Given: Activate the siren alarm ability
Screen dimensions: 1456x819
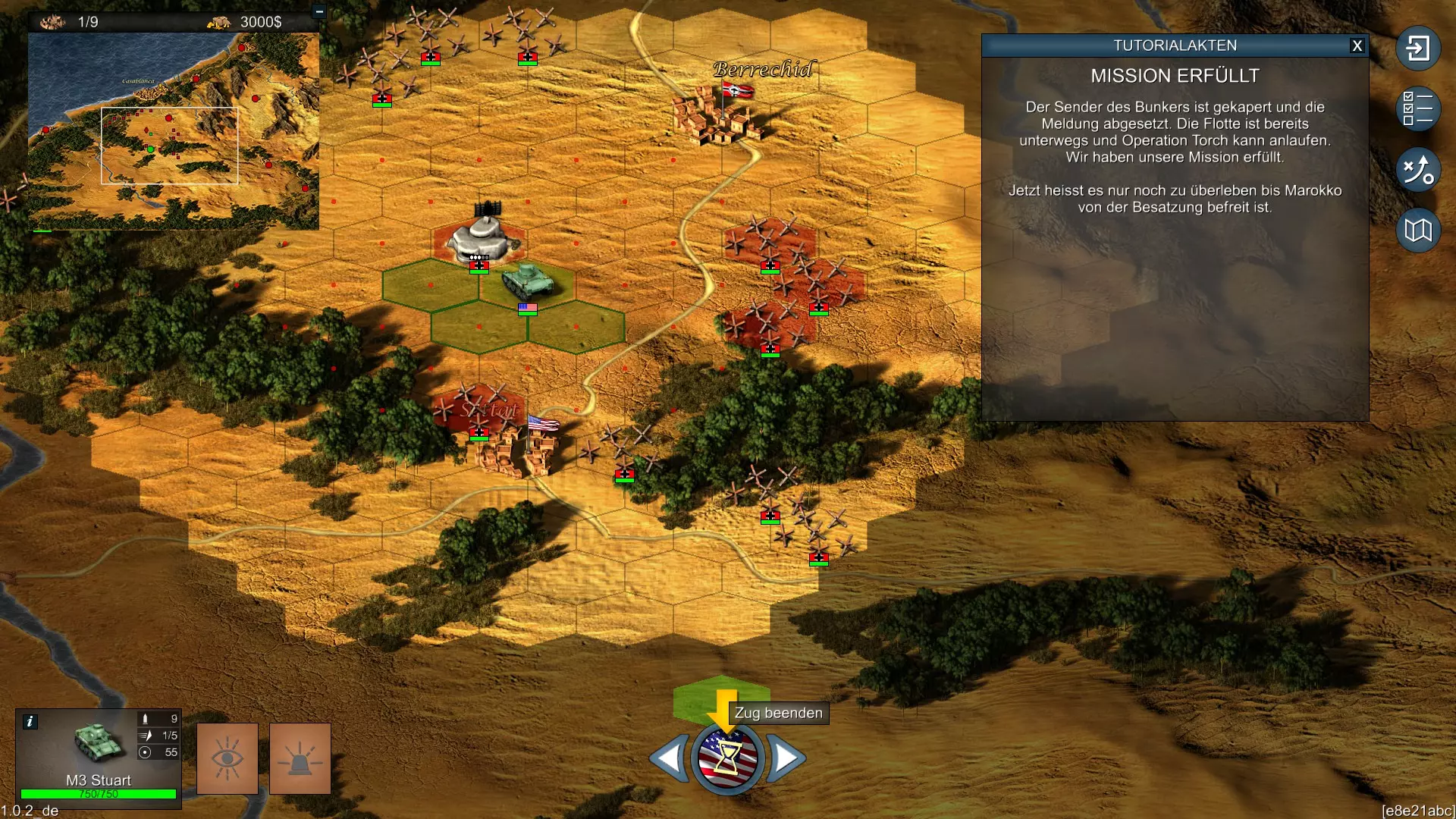Looking at the screenshot, I should [300, 758].
